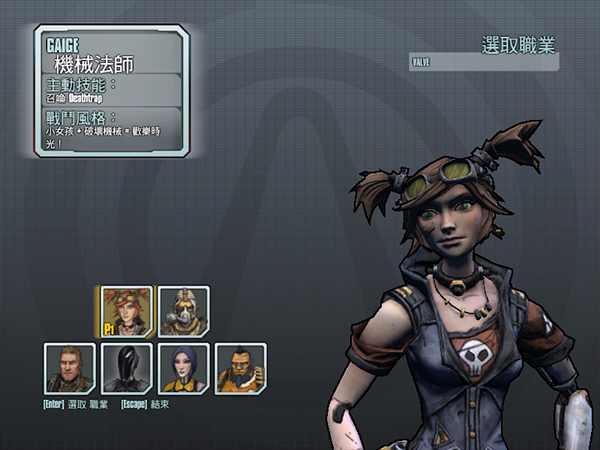
Task: Pick Axton the Commando portrait
Action: coord(70,368)
